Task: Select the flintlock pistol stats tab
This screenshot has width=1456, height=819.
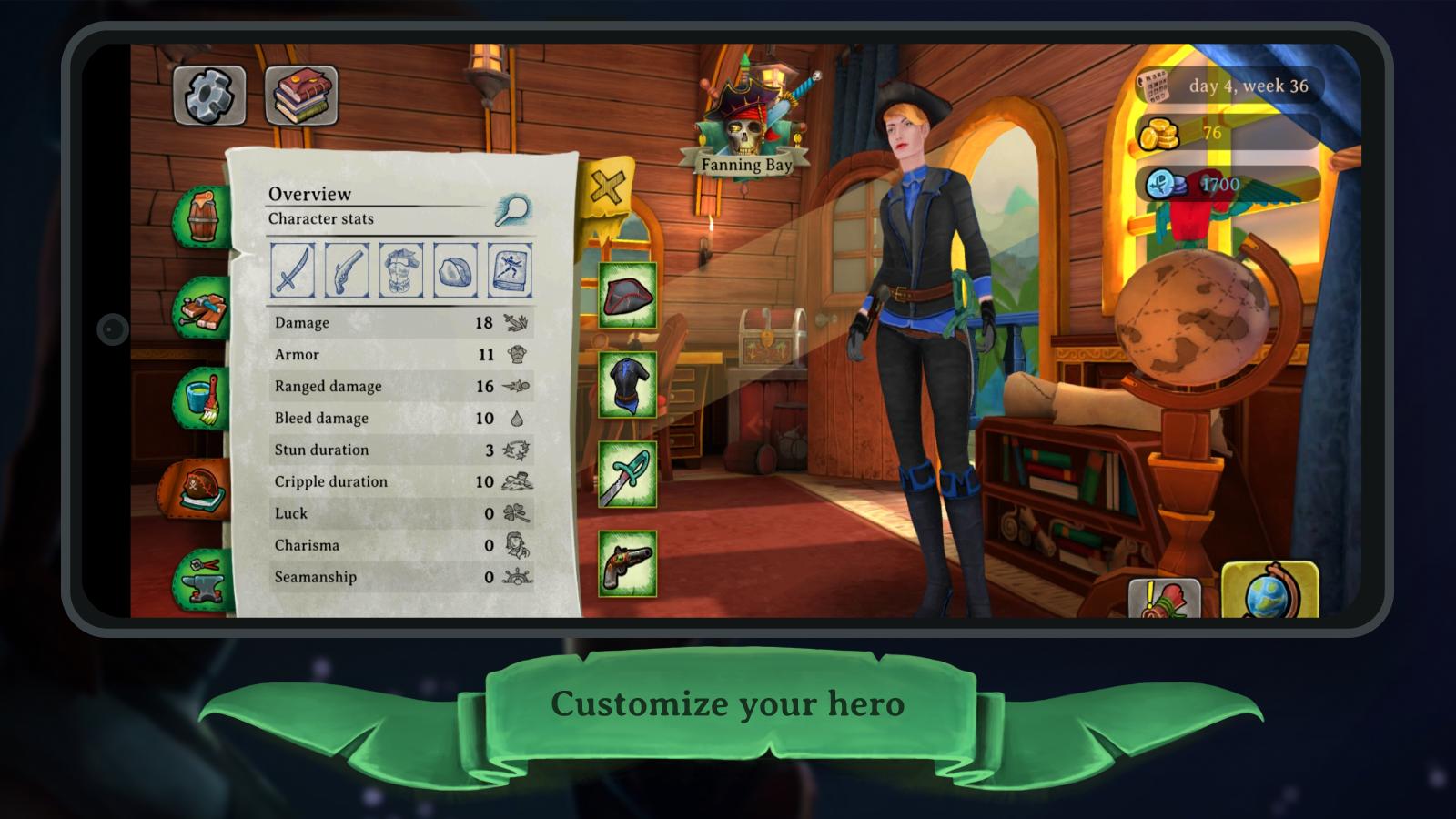Action: click(347, 270)
